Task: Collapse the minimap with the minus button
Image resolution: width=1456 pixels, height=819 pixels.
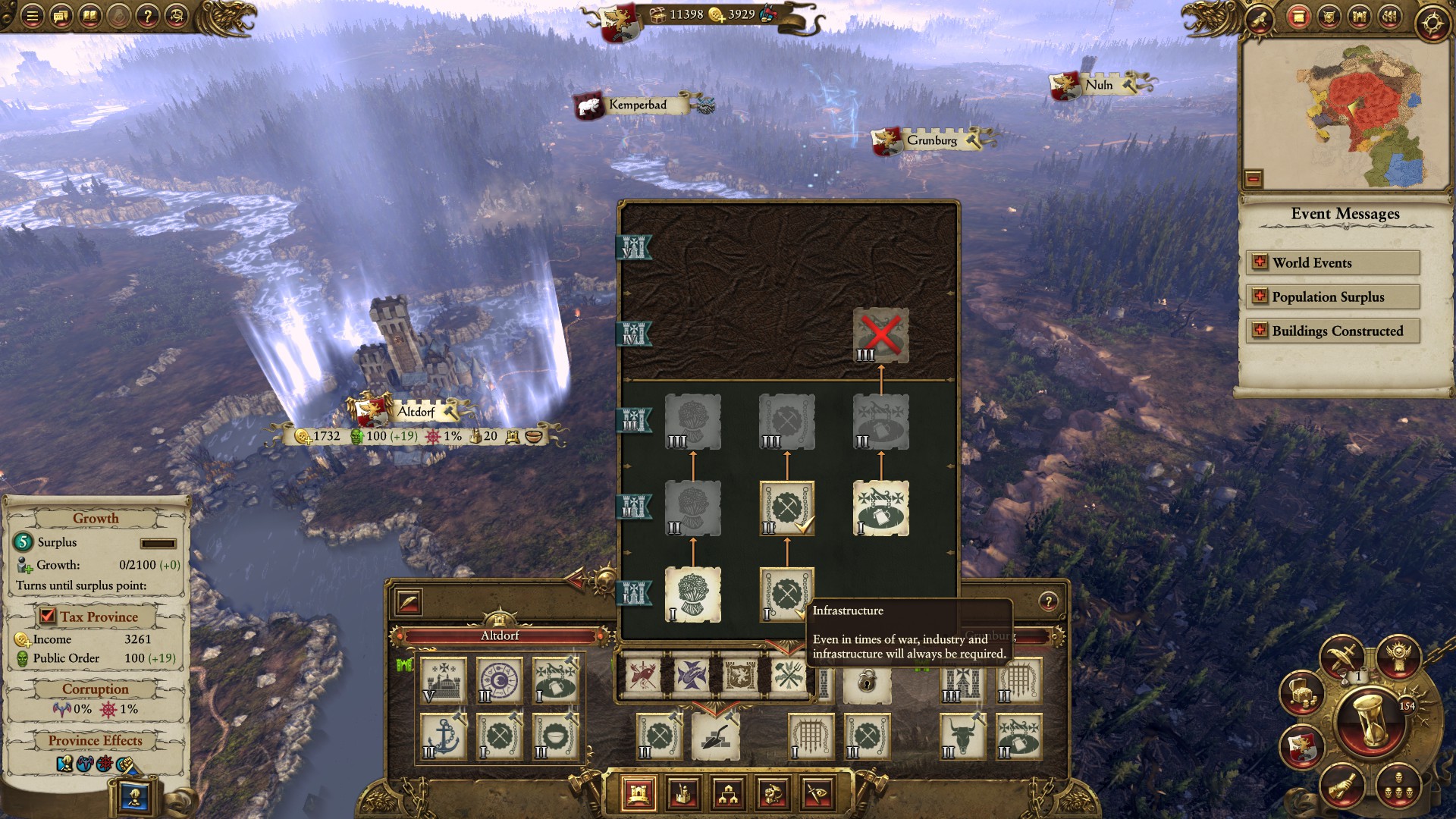Action: click(x=1254, y=179)
